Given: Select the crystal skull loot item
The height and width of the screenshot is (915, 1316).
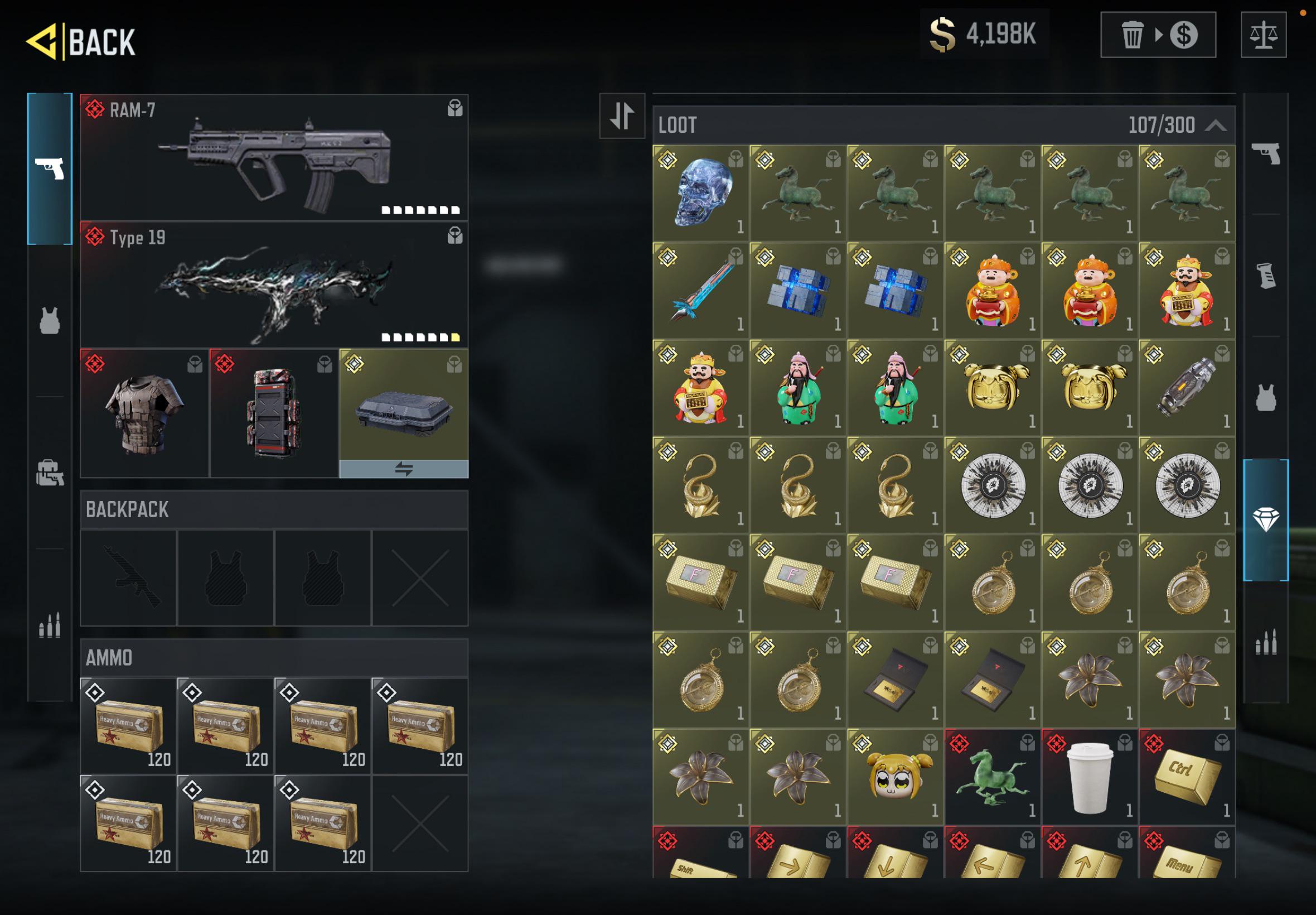Looking at the screenshot, I should coord(700,192).
